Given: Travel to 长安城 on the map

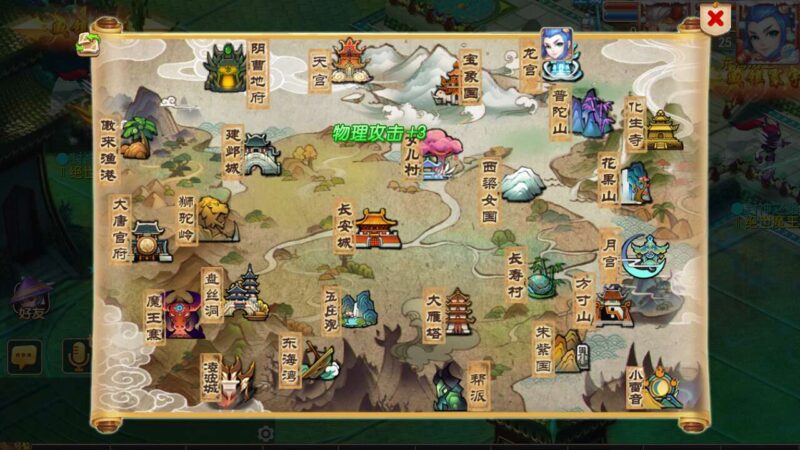Looking at the screenshot, I should 376,228.
